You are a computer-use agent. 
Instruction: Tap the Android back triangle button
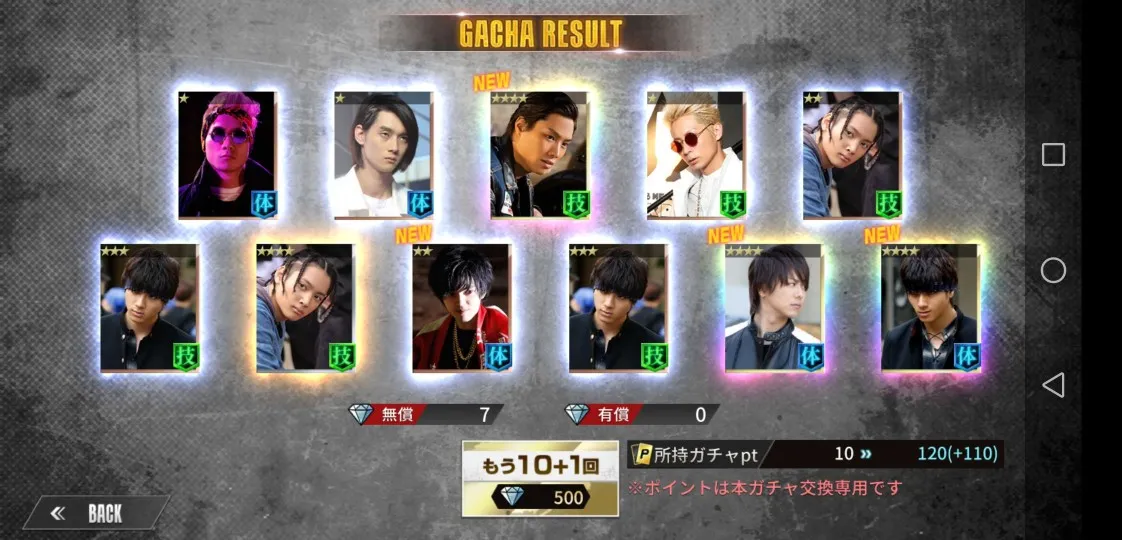click(1053, 385)
